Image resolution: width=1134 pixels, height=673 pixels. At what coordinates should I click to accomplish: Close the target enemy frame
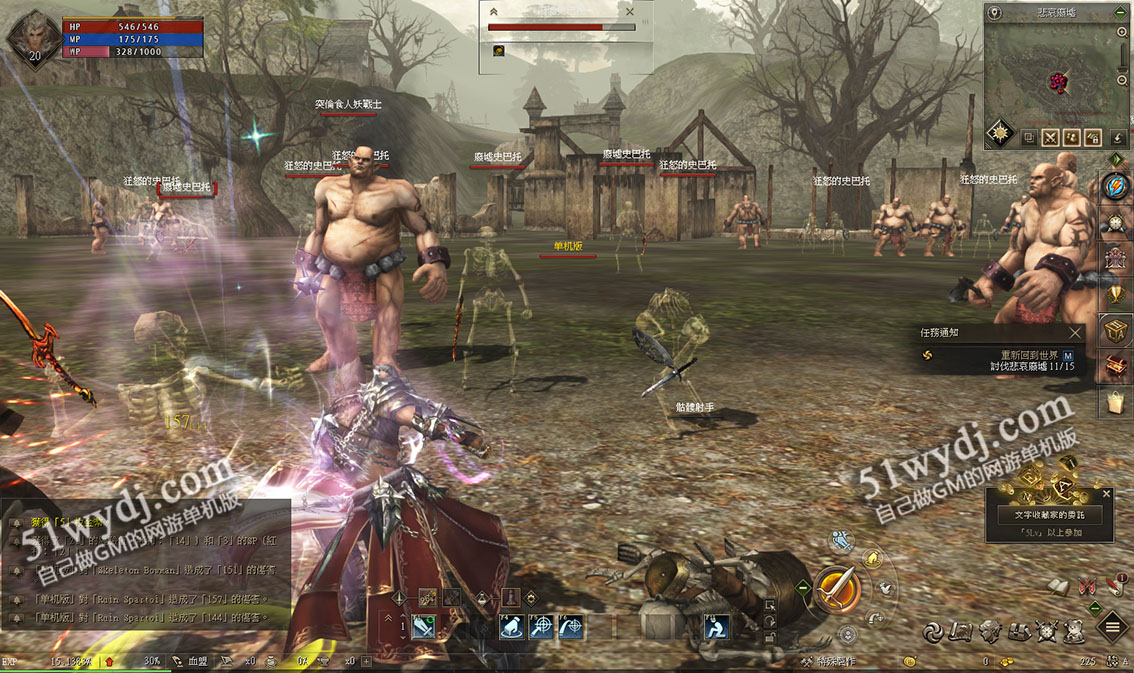(628, 12)
